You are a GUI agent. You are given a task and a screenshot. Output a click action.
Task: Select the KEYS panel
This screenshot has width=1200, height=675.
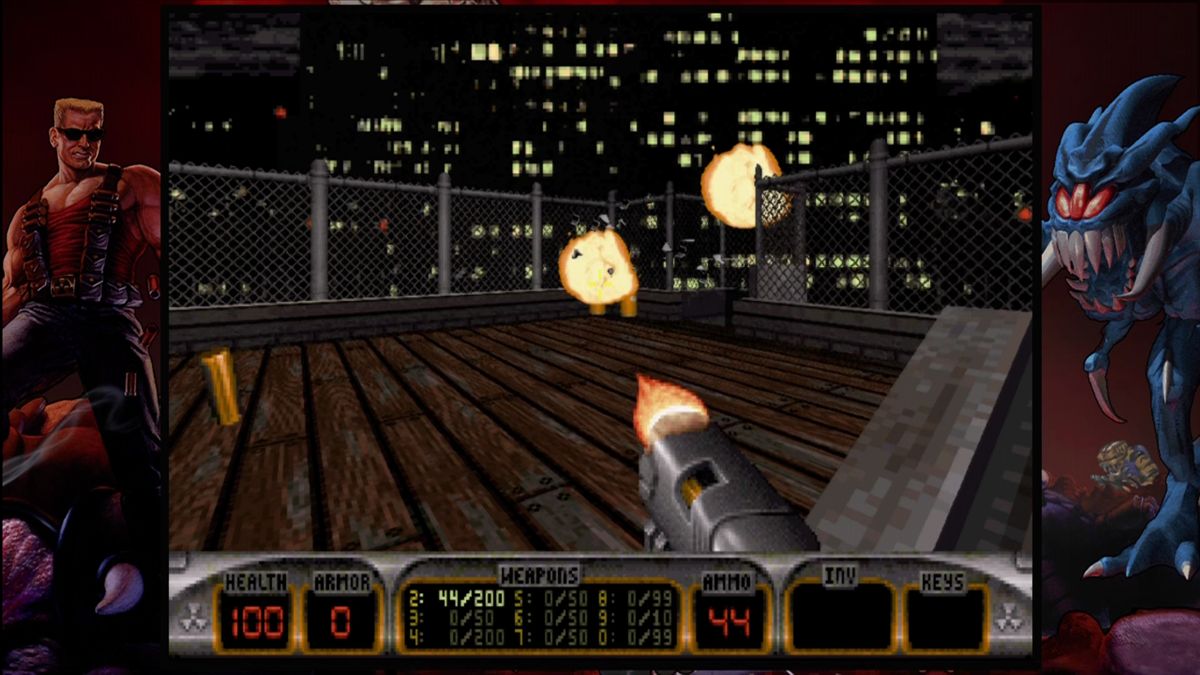coord(943,615)
